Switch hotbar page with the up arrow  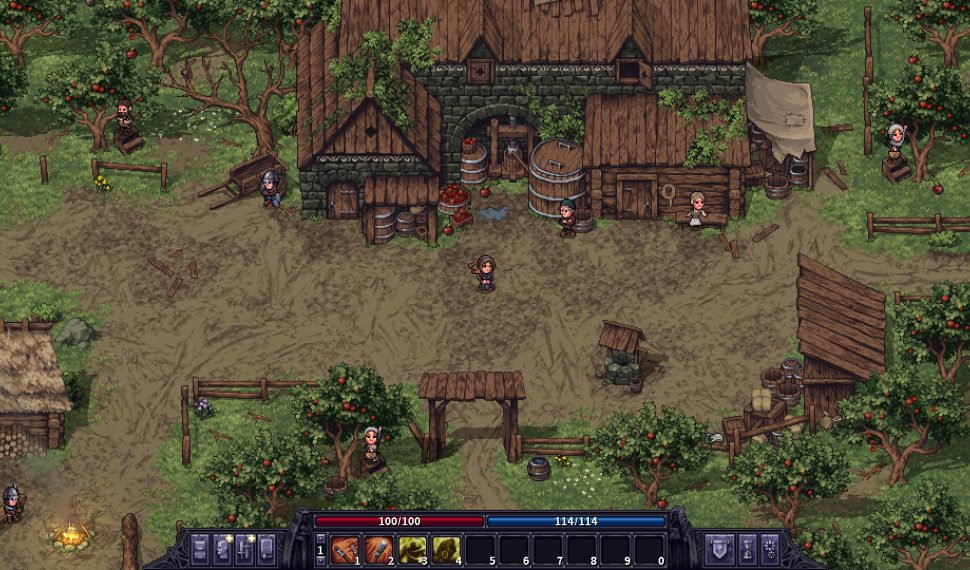pos(320,539)
